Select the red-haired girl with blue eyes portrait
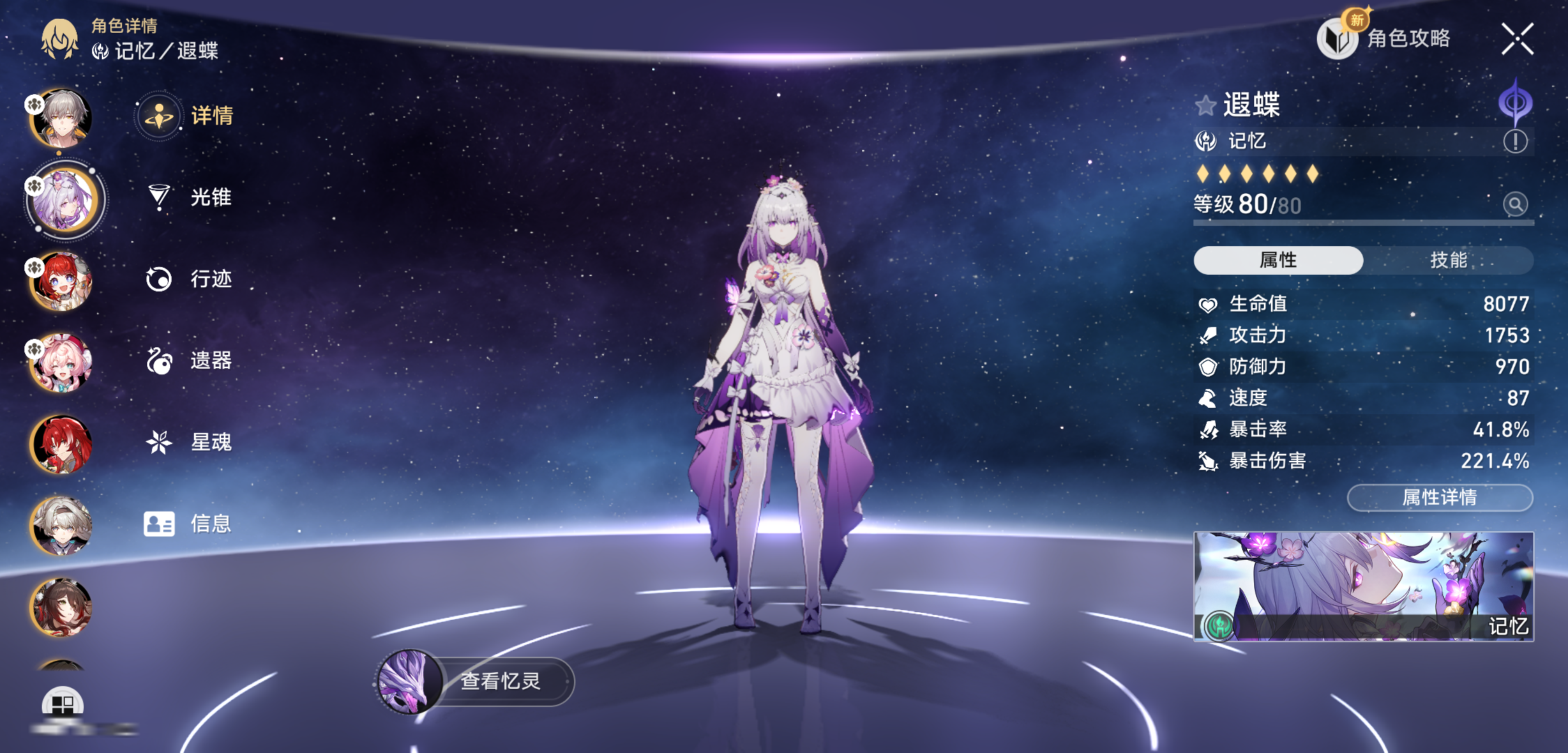 pos(61,282)
